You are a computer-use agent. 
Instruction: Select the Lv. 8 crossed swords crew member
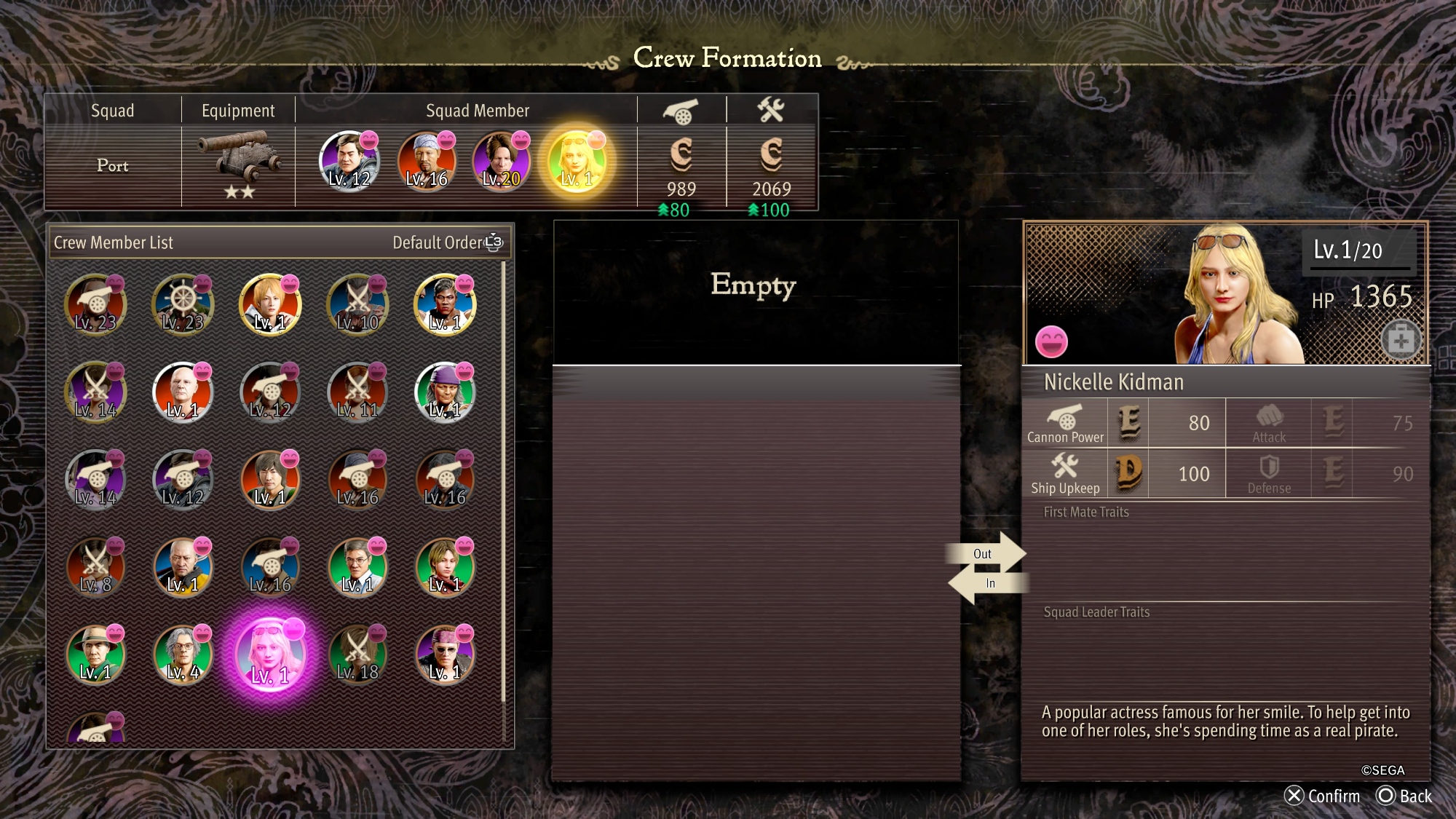click(95, 567)
